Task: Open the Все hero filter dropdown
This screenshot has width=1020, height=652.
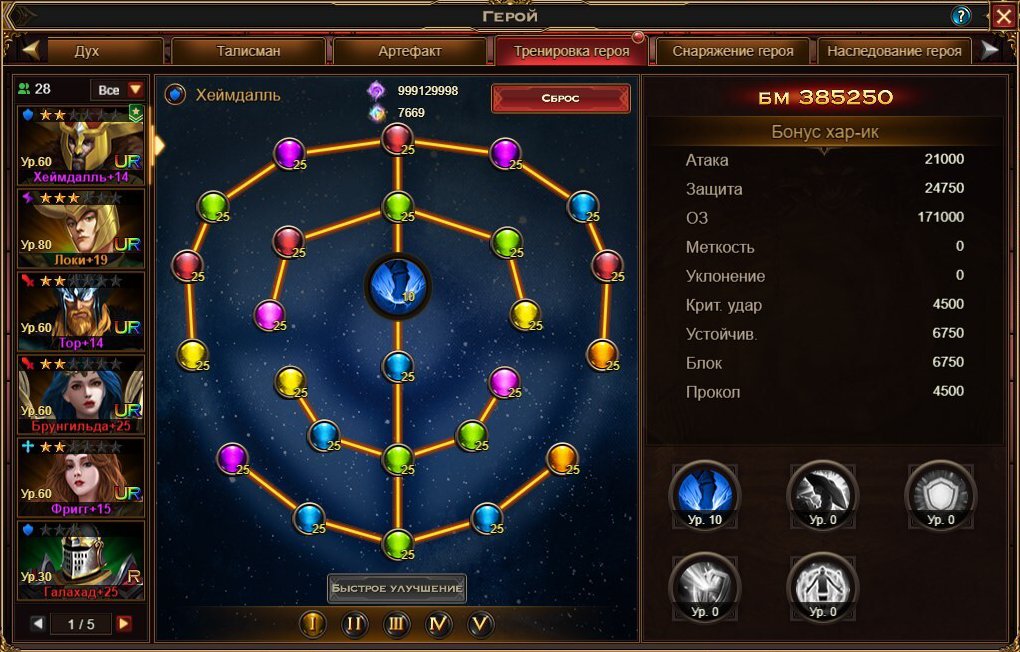Action: (118, 90)
